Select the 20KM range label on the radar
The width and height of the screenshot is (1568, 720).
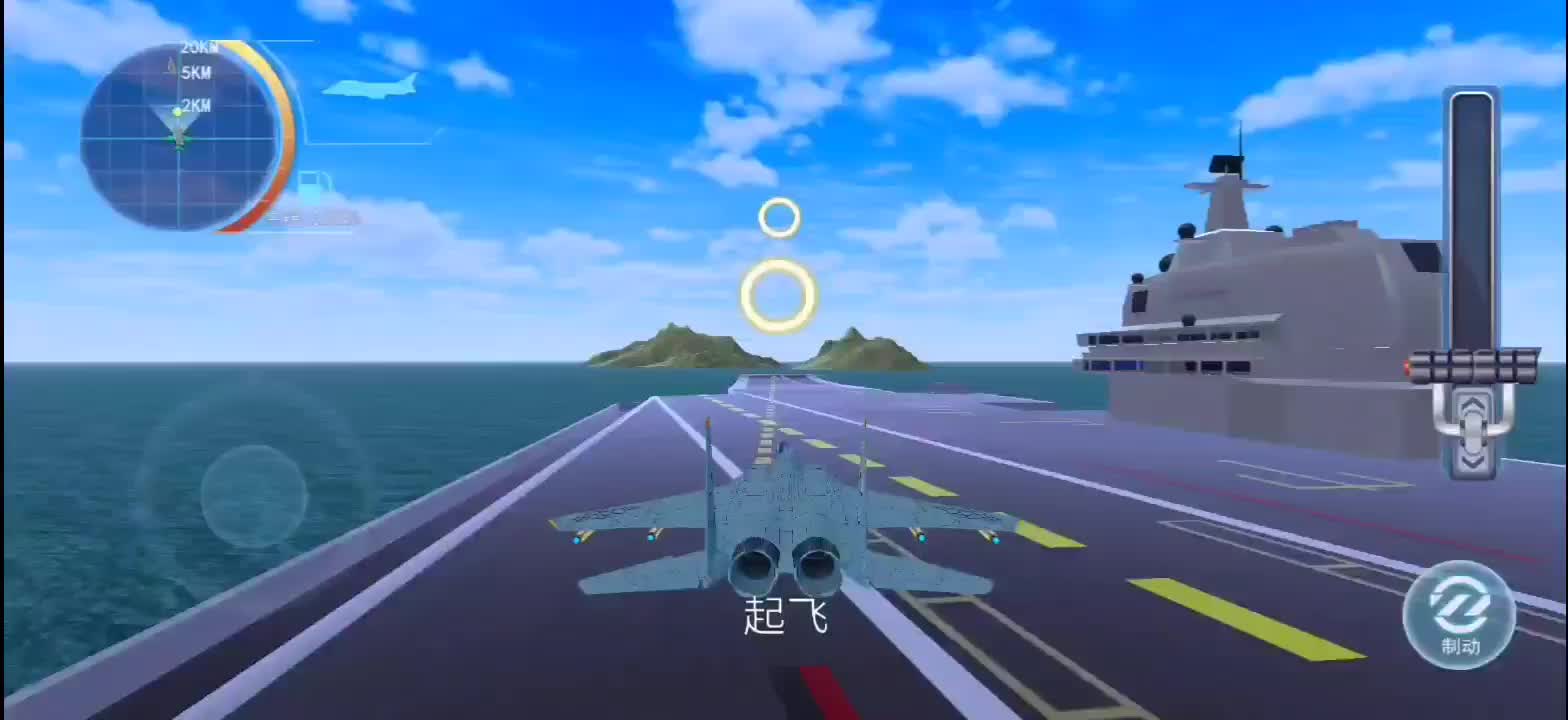[x=199, y=47]
